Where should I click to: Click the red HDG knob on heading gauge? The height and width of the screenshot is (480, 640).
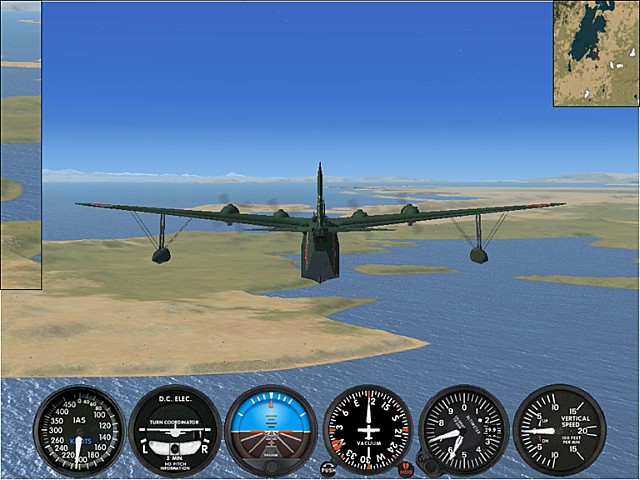click(x=406, y=466)
